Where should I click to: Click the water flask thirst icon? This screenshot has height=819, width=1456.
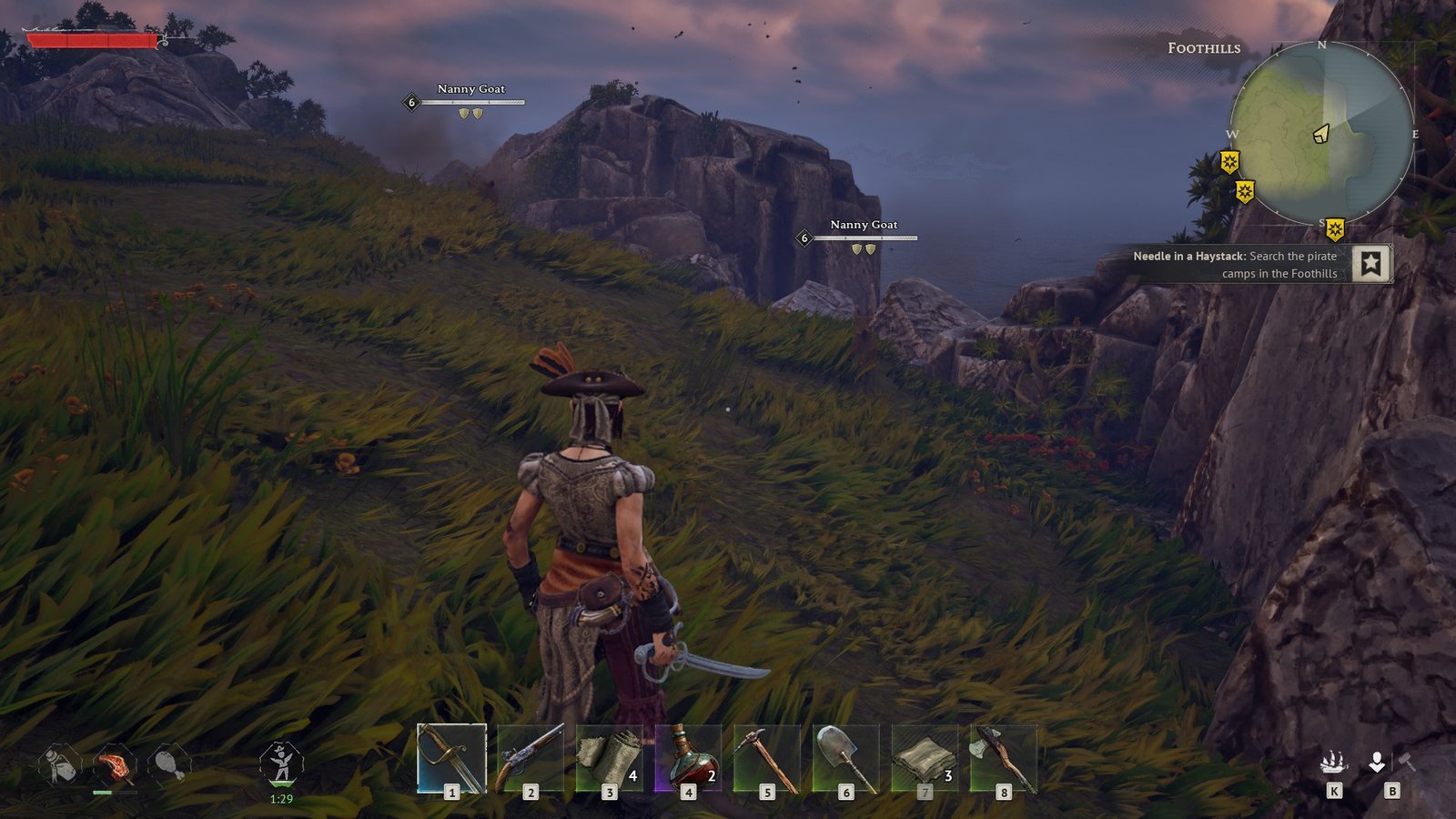[60, 764]
